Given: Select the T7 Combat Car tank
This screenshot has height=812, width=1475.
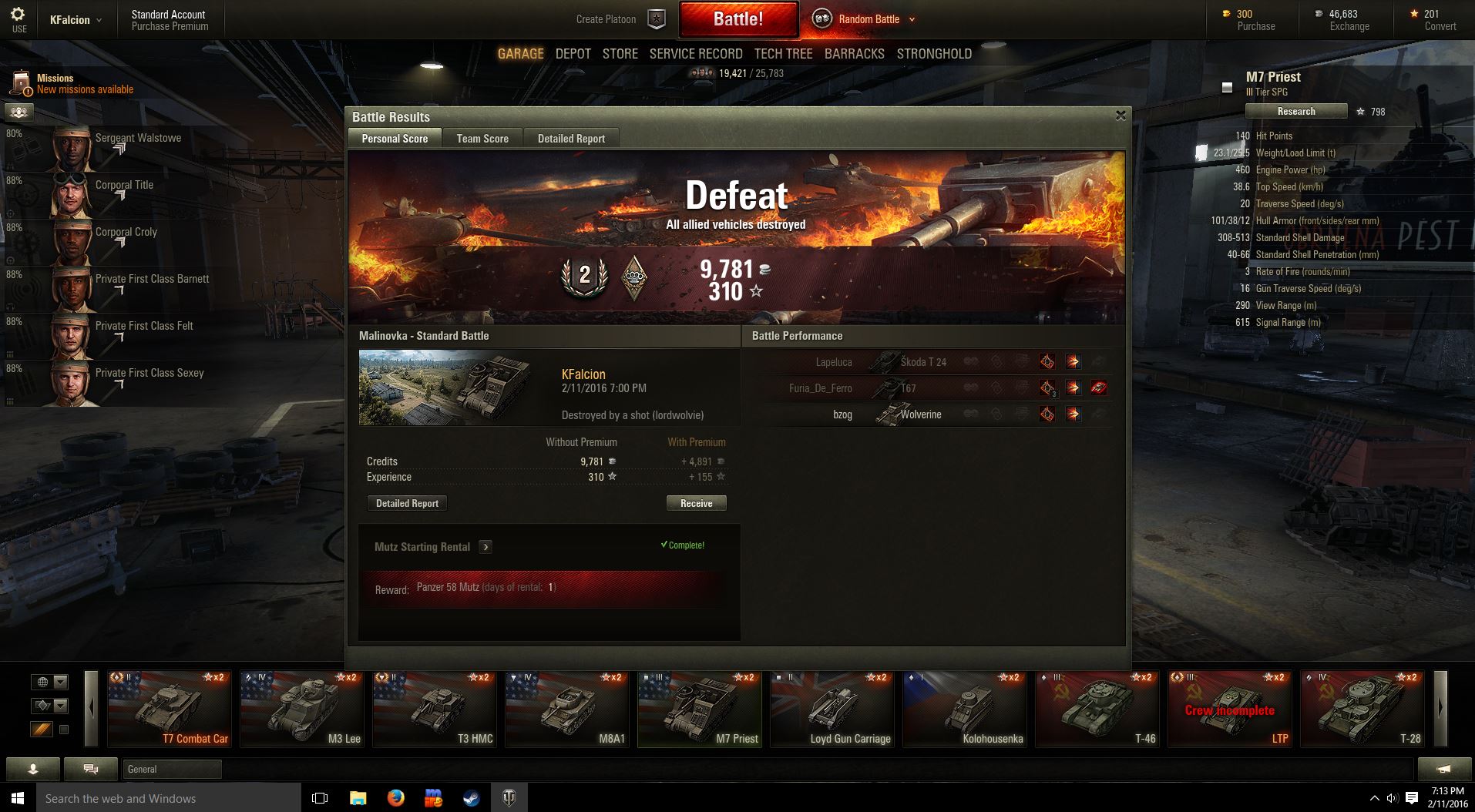Looking at the screenshot, I should 170,709.
